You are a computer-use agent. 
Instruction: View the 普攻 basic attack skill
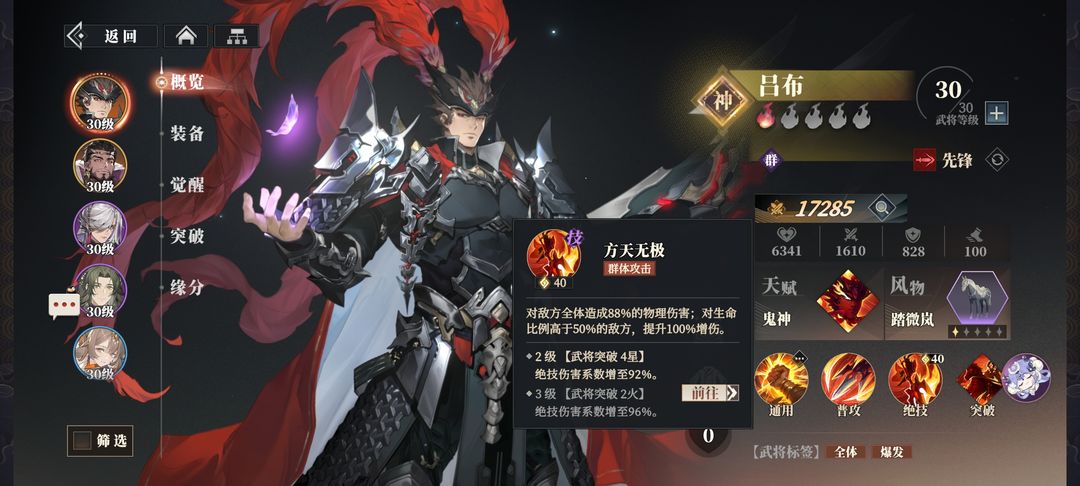[848, 379]
